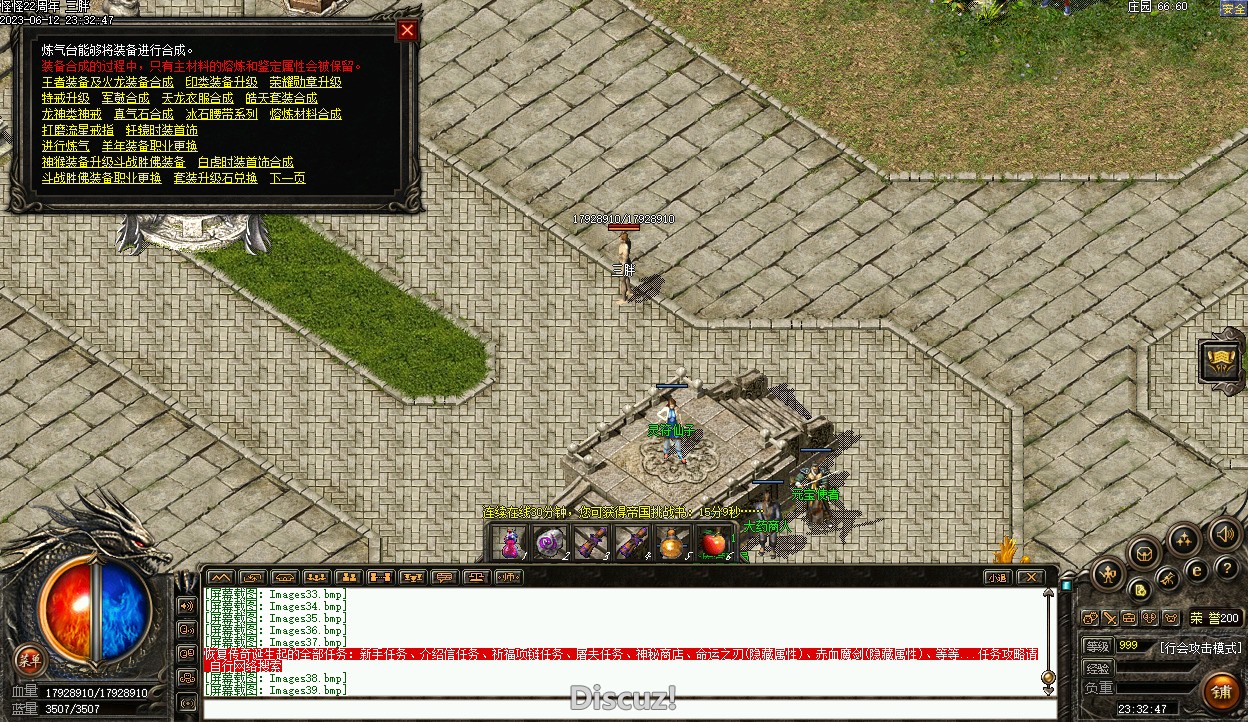Open the 铺 shop button

(x=1220, y=692)
